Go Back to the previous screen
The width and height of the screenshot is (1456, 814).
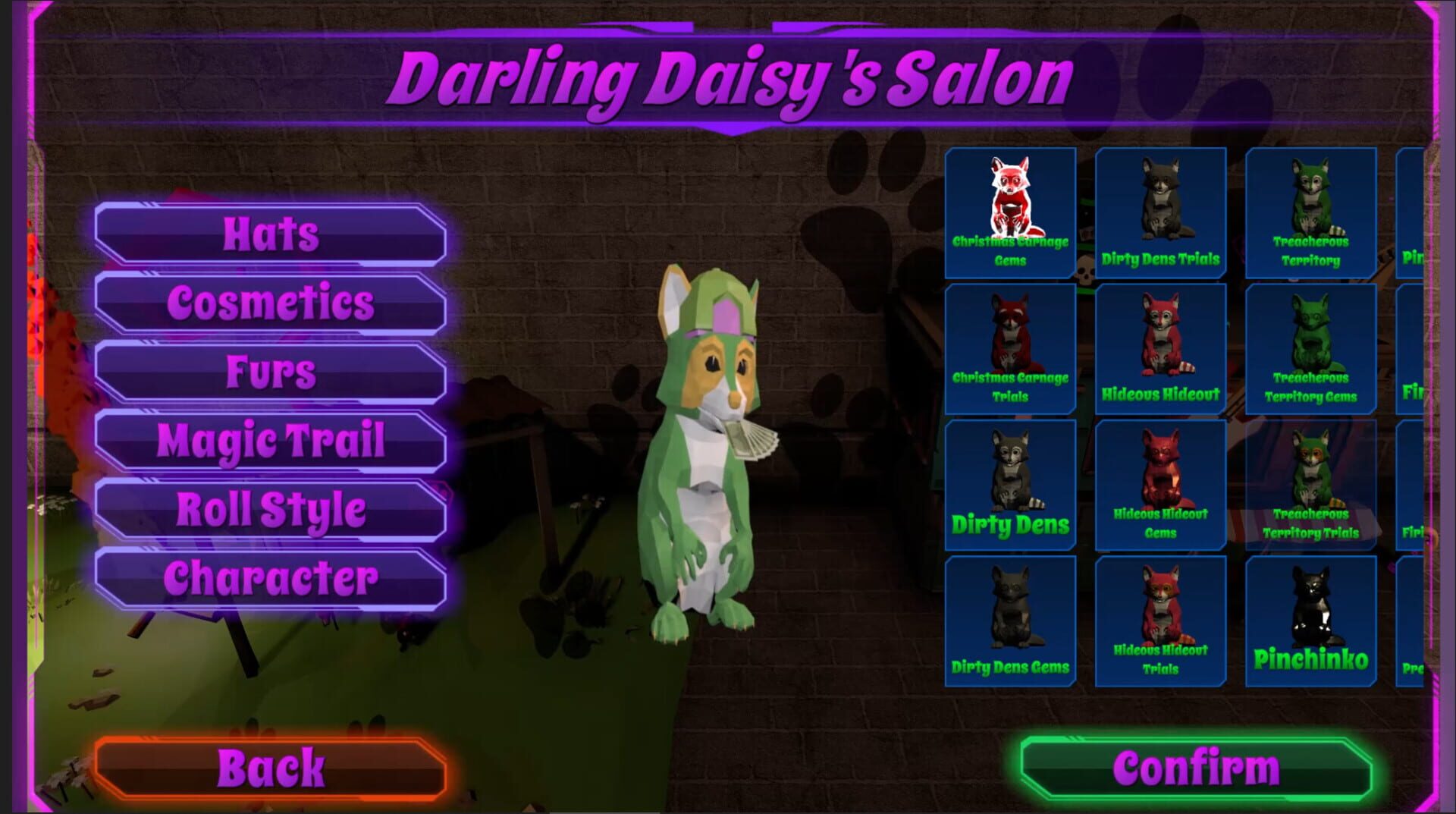pos(268,768)
